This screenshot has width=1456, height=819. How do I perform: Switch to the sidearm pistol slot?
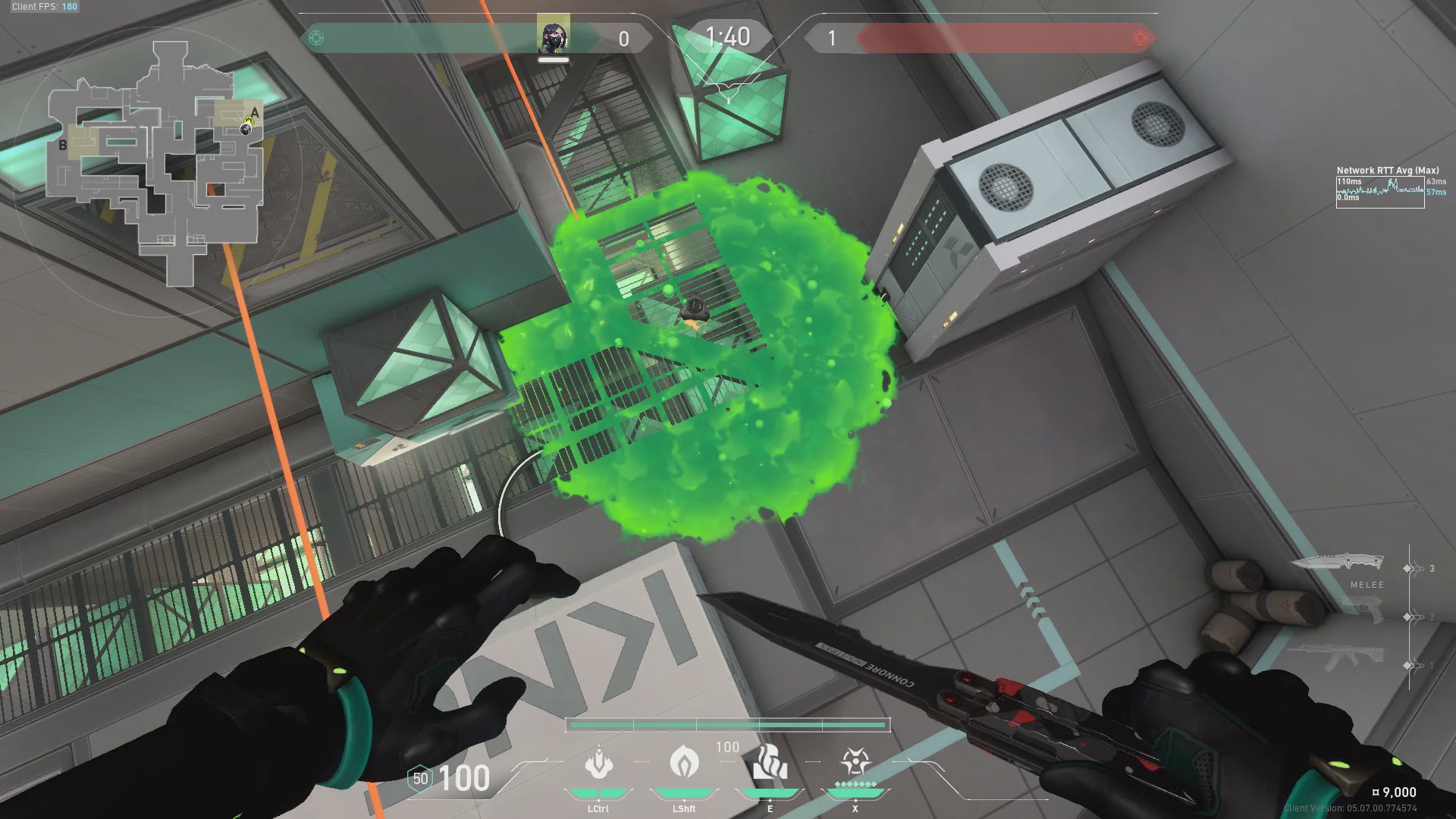pos(1364,609)
